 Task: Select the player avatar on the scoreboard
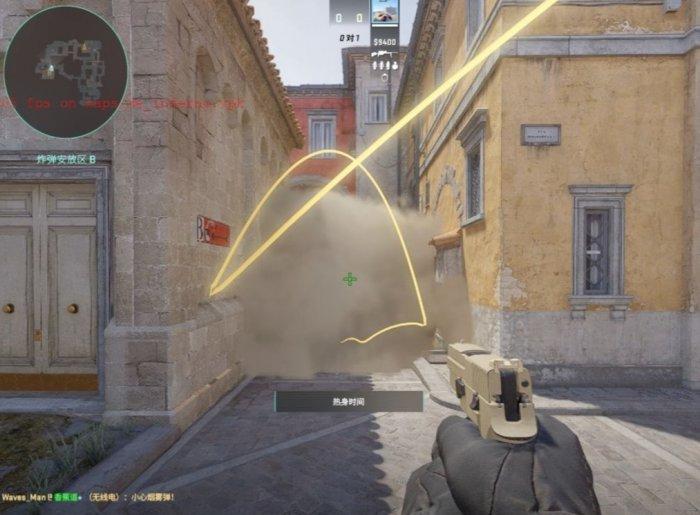coord(384,12)
